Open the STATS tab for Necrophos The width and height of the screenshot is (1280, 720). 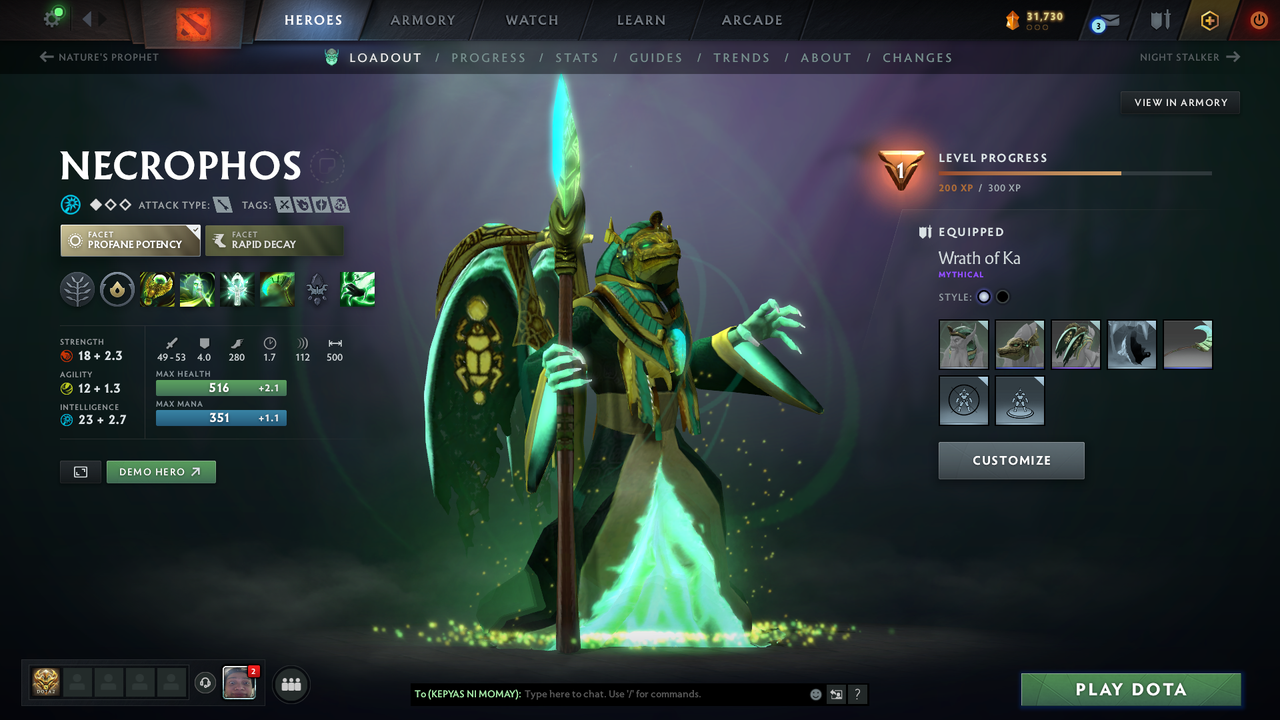coord(577,57)
